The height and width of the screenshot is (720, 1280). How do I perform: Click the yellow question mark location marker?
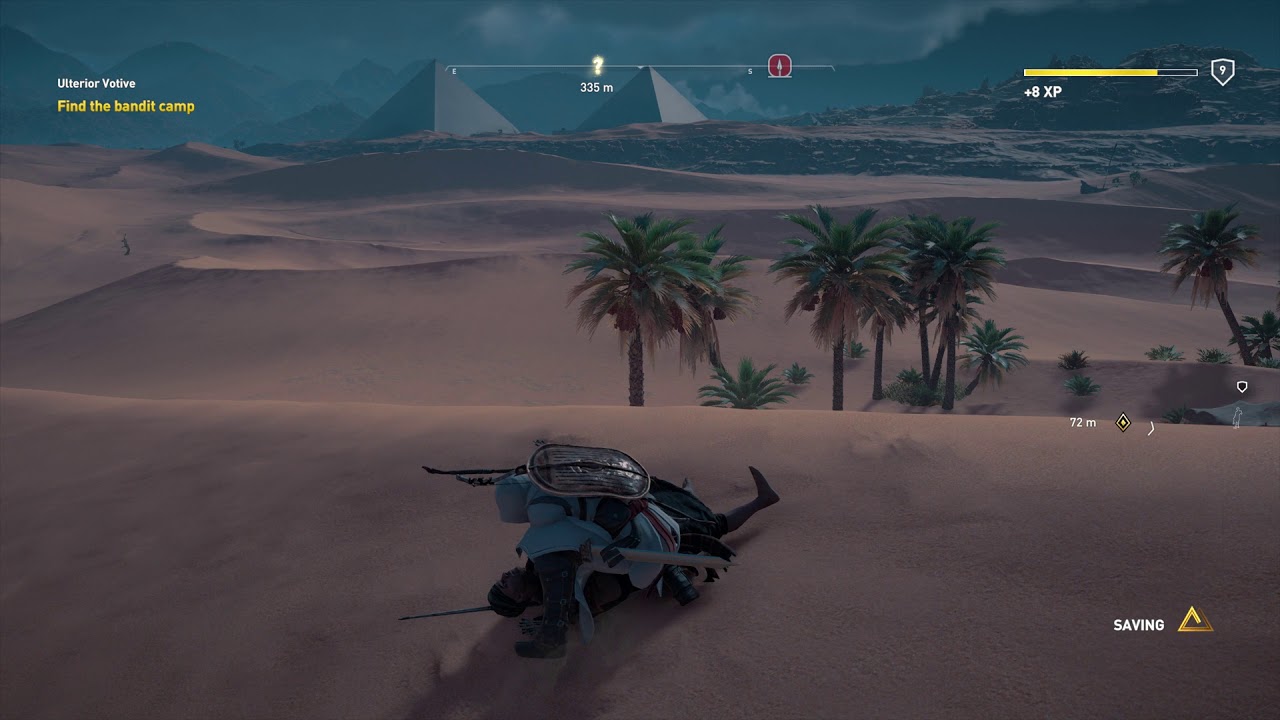coord(596,62)
